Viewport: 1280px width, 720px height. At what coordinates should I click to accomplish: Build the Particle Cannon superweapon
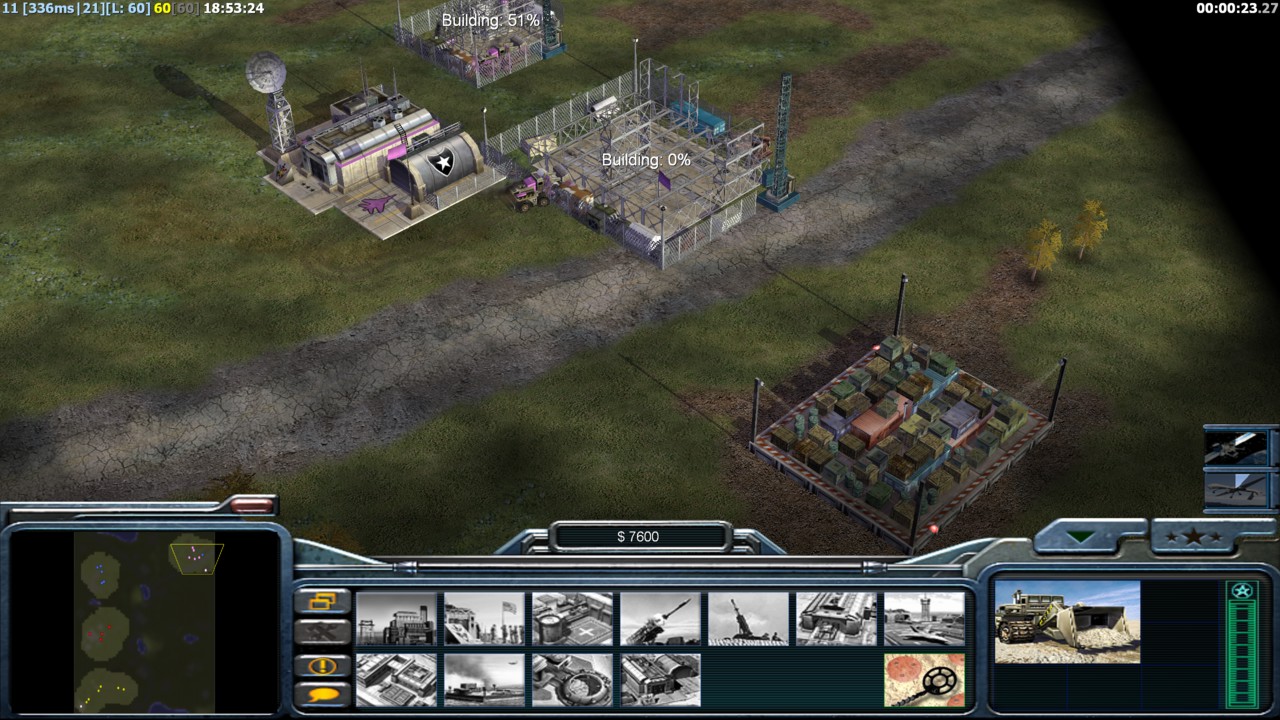[x=572, y=680]
